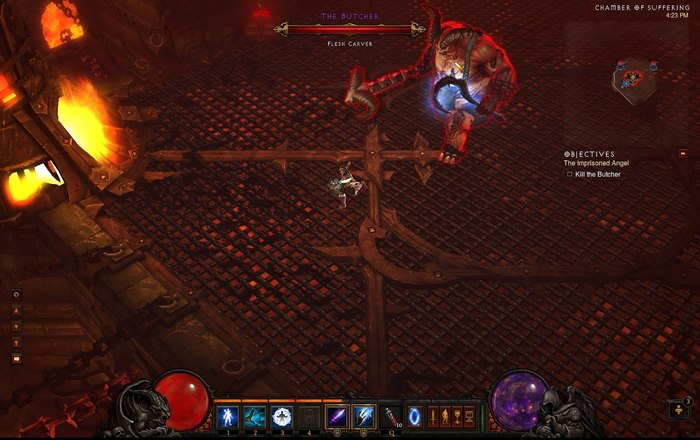Viewport: 700px width, 440px height.
Task: Collapse the Objectives tracker panel
Action: (x=683, y=154)
